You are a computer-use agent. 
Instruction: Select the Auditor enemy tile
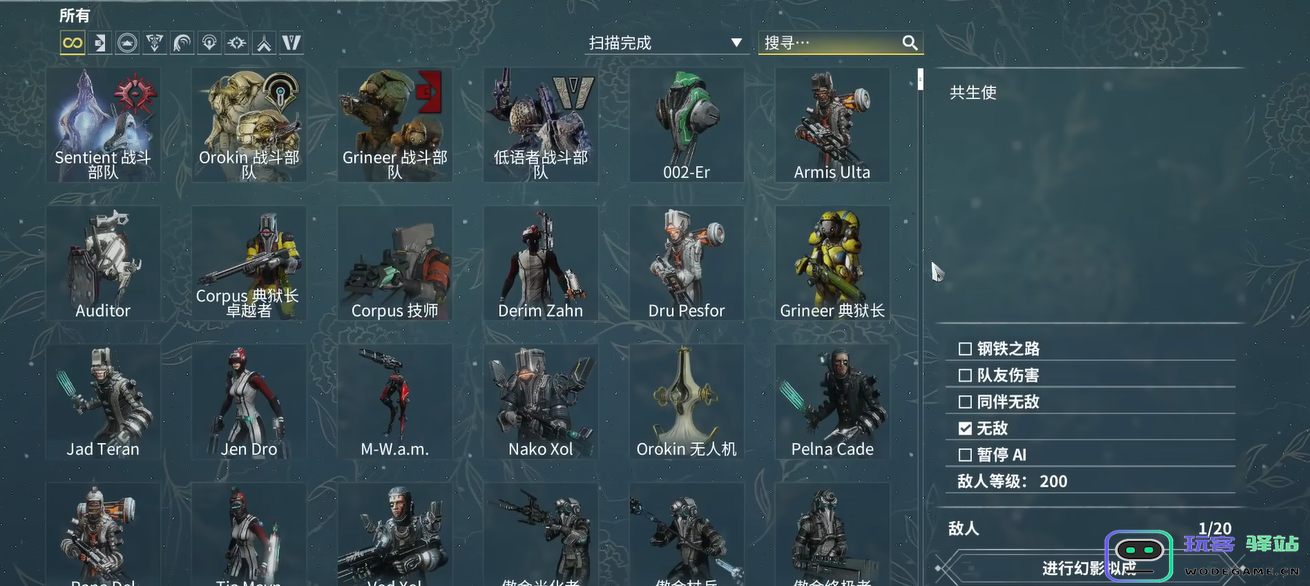[x=103, y=263]
